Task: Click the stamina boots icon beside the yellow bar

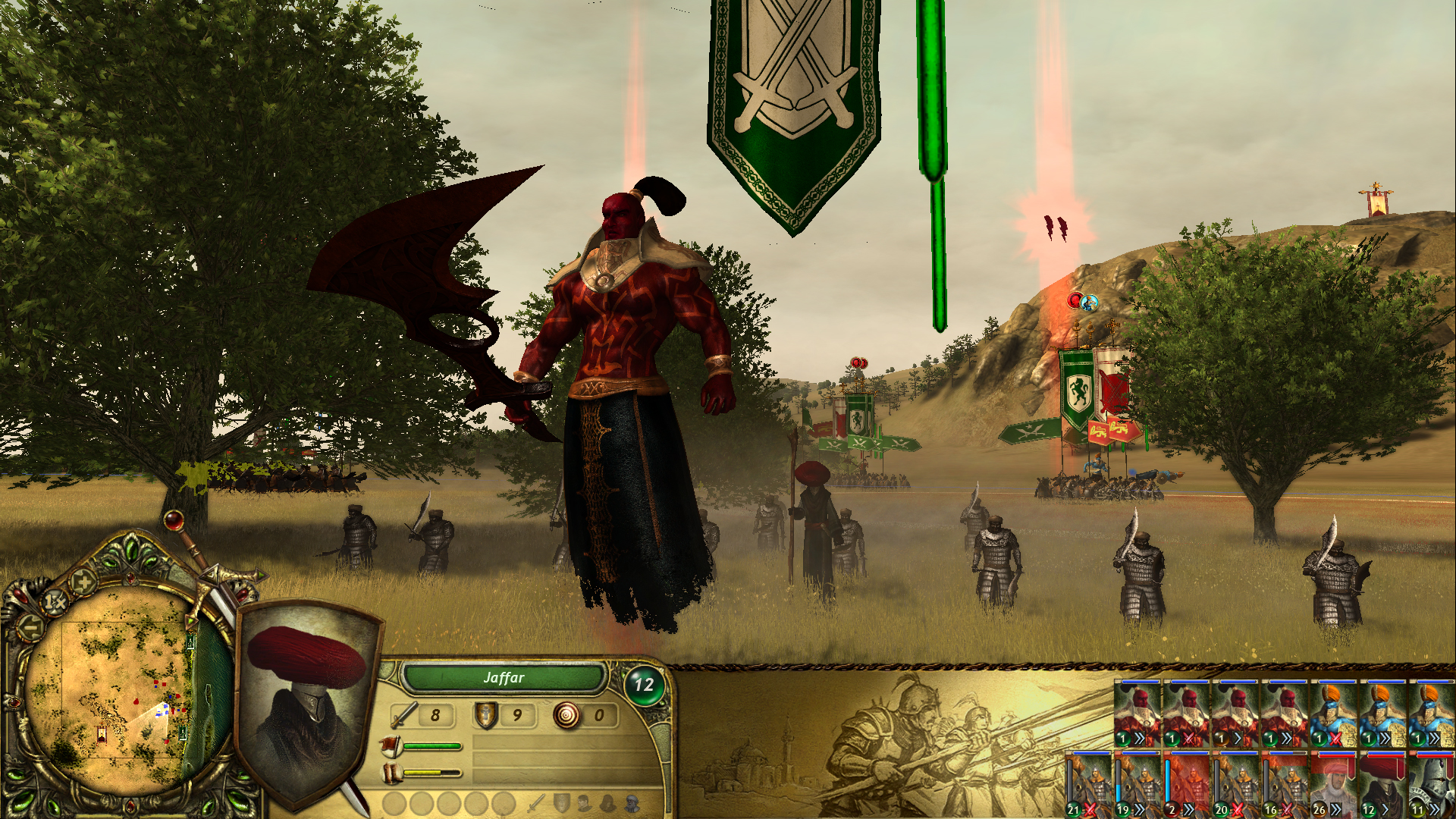Action: click(391, 773)
